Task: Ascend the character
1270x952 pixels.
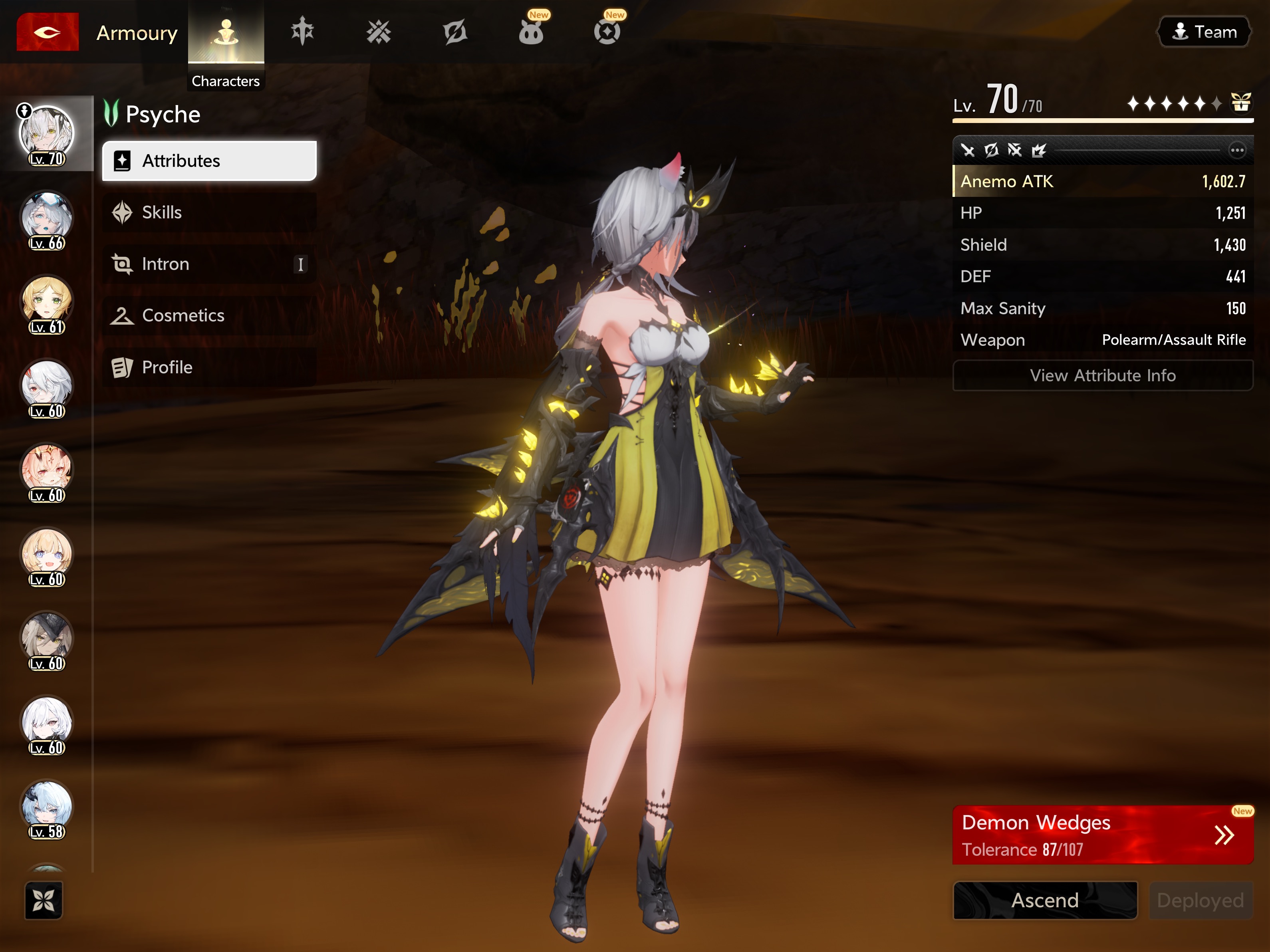Action: click(x=1044, y=900)
